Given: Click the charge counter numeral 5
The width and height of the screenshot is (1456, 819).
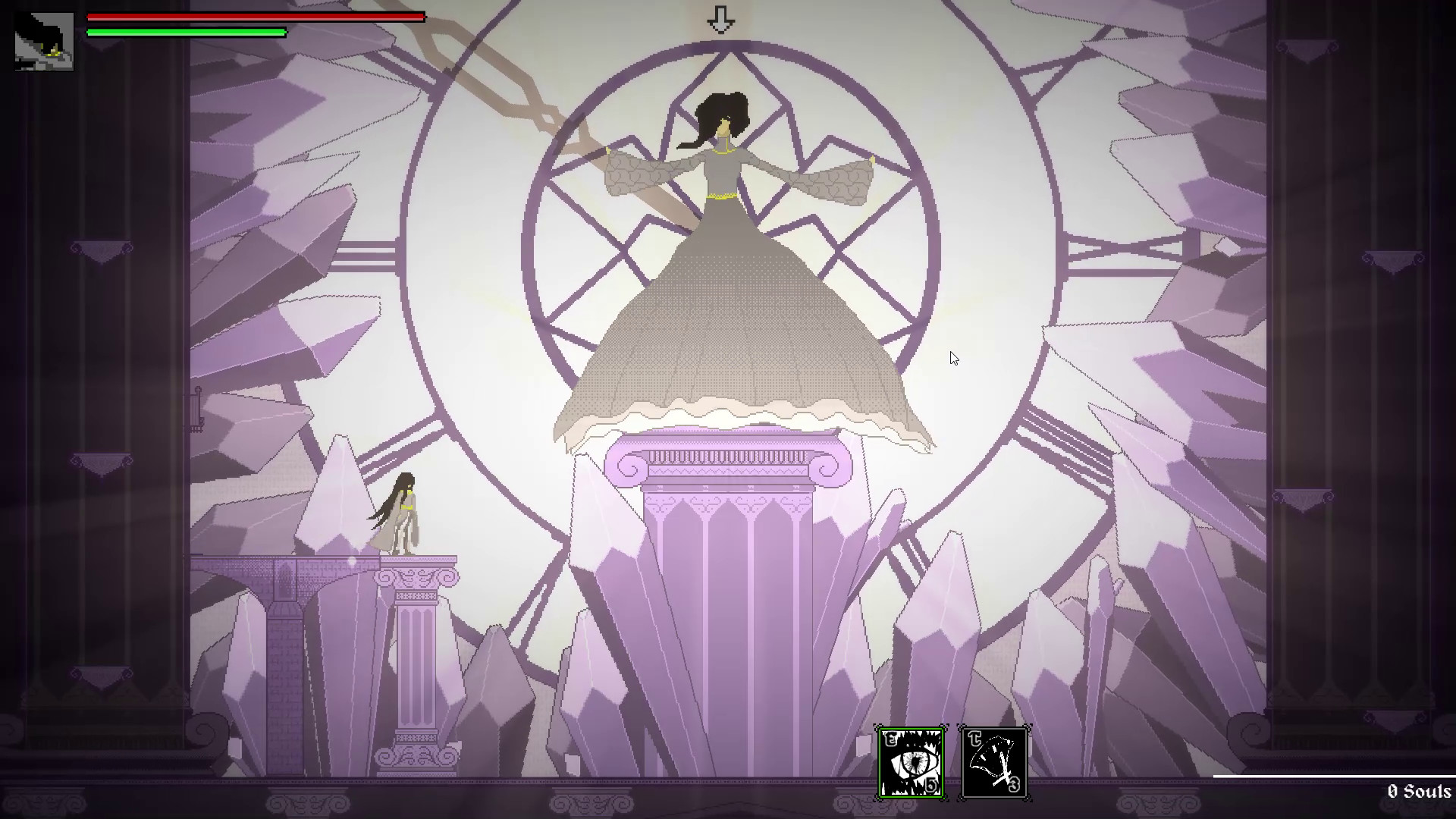Looking at the screenshot, I should click(x=931, y=786).
